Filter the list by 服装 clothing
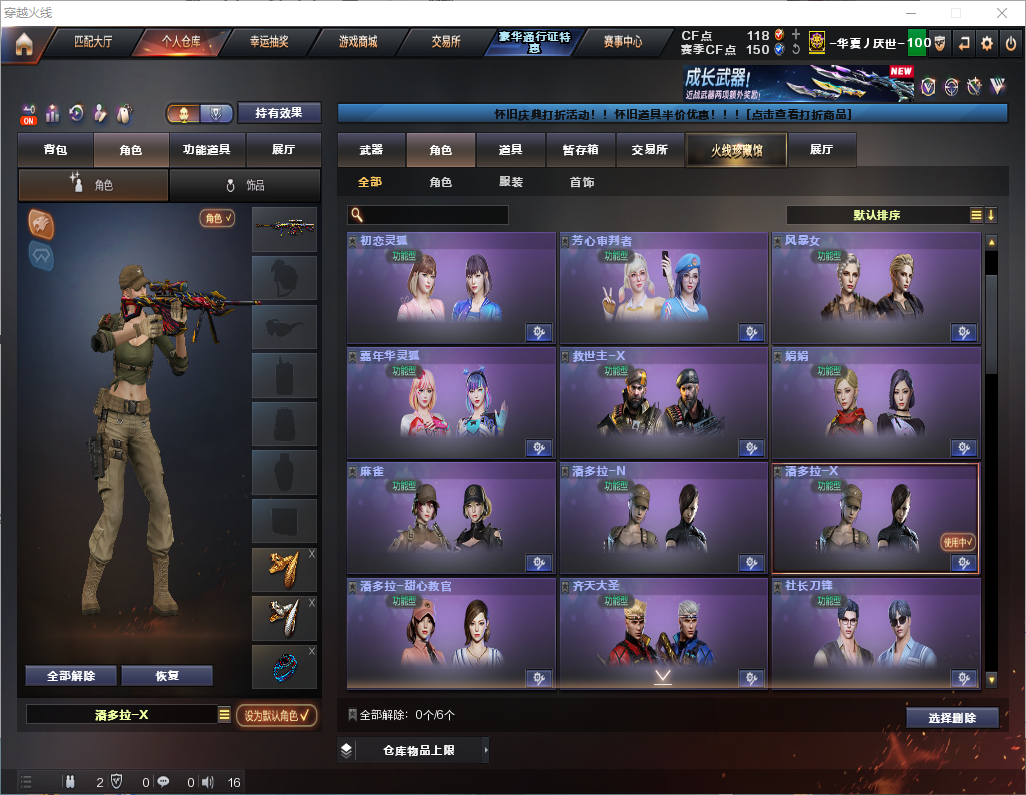 pyautogui.click(x=511, y=182)
